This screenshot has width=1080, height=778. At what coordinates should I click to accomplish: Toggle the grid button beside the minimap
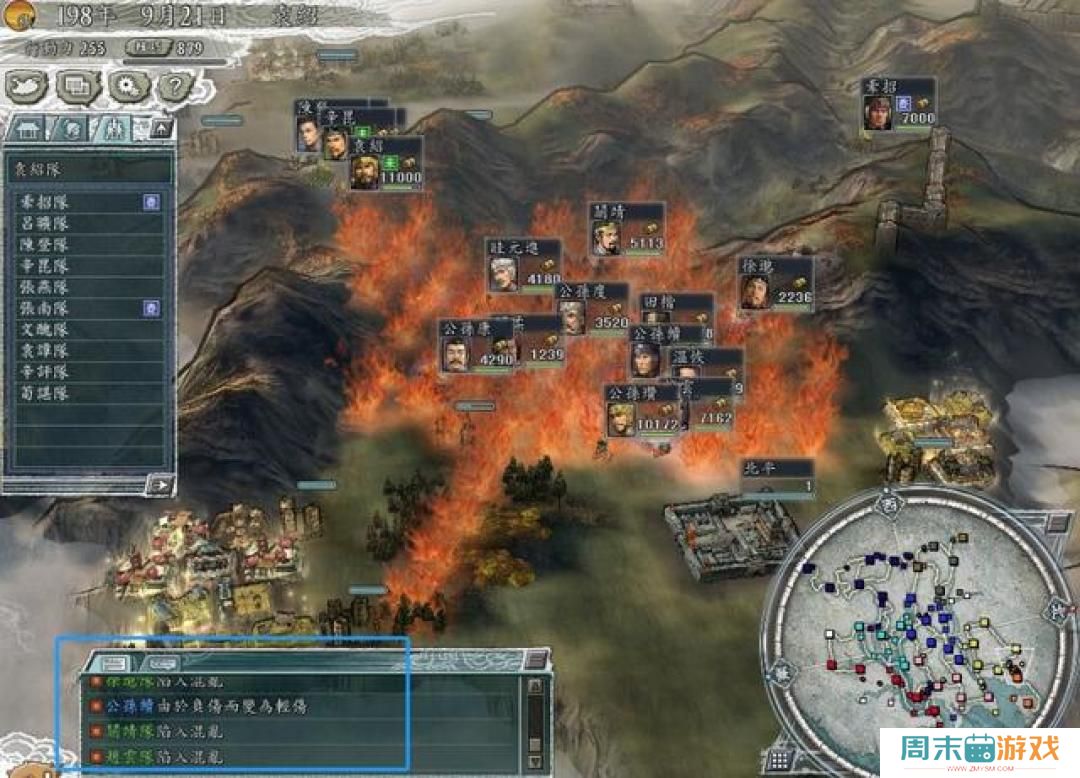781,759
